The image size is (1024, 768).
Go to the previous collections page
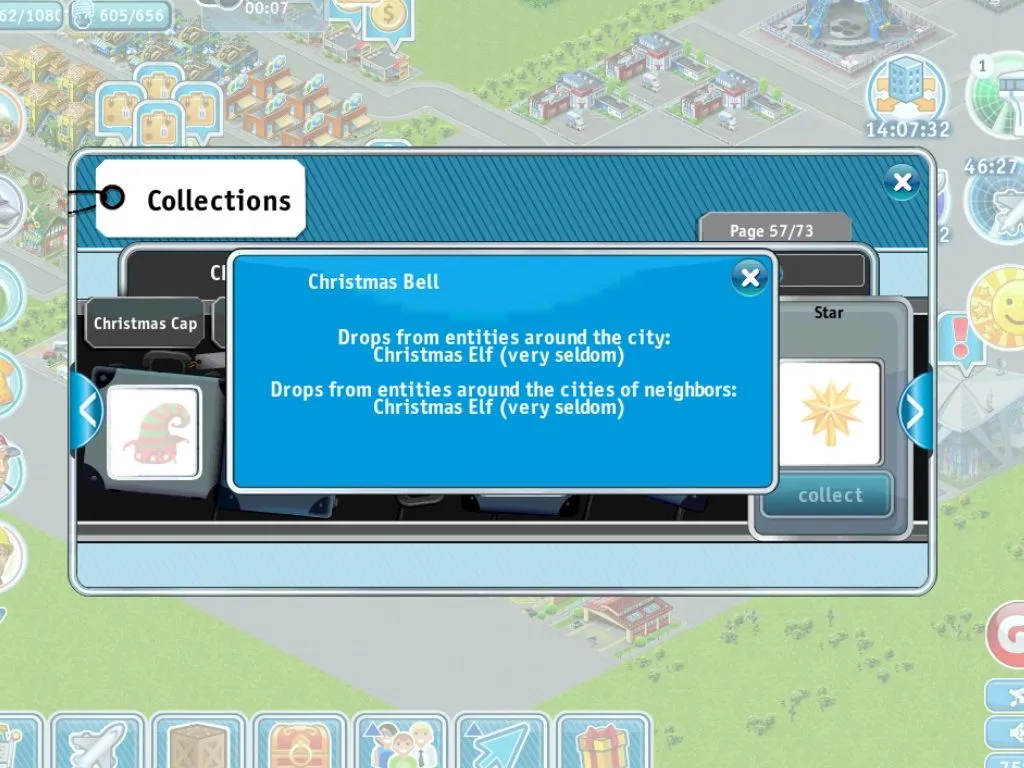coord(87,410)
